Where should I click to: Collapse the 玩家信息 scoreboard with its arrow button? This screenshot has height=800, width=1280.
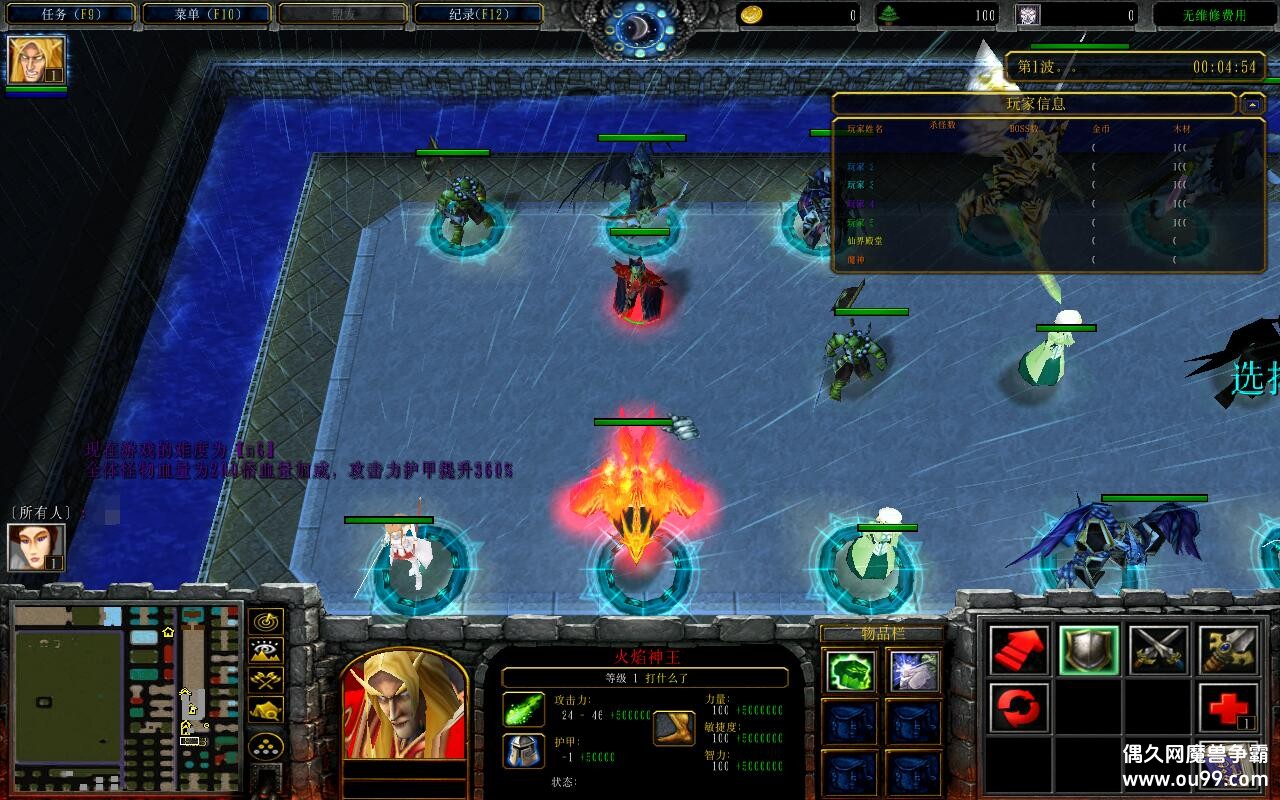[1252, 104]
